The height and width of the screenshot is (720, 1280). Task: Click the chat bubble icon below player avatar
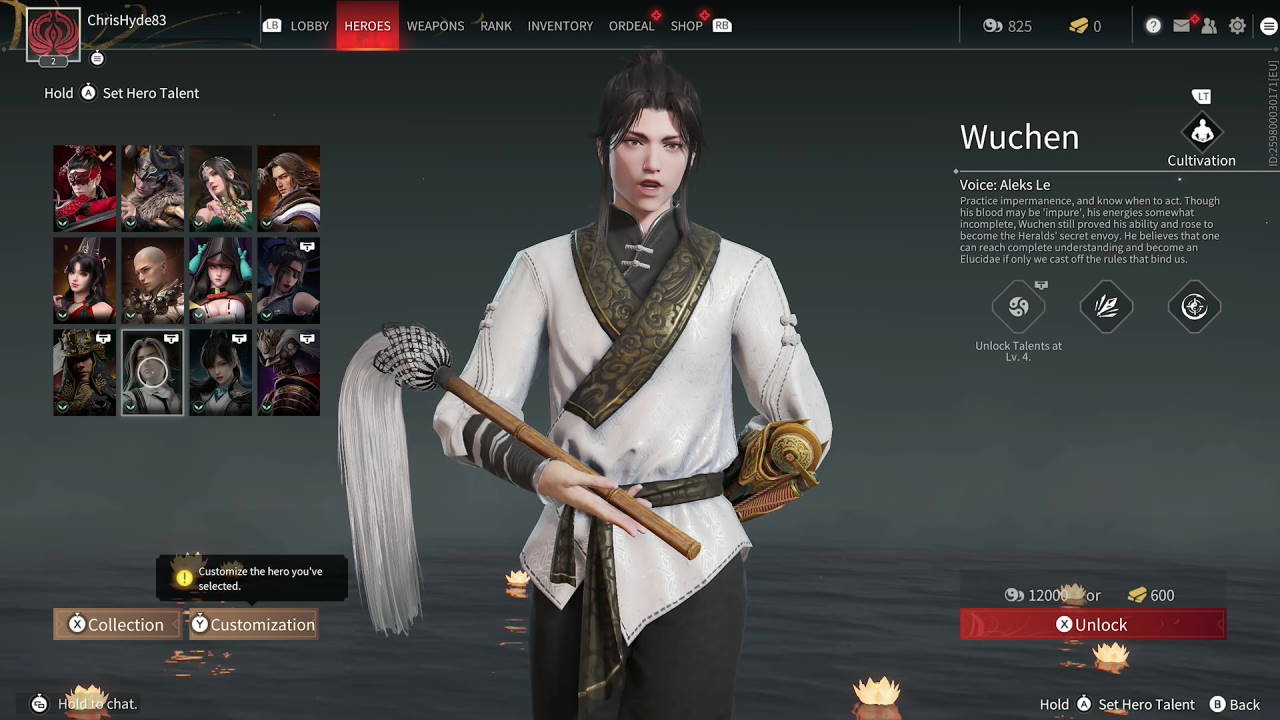click(x=97, y=58)
